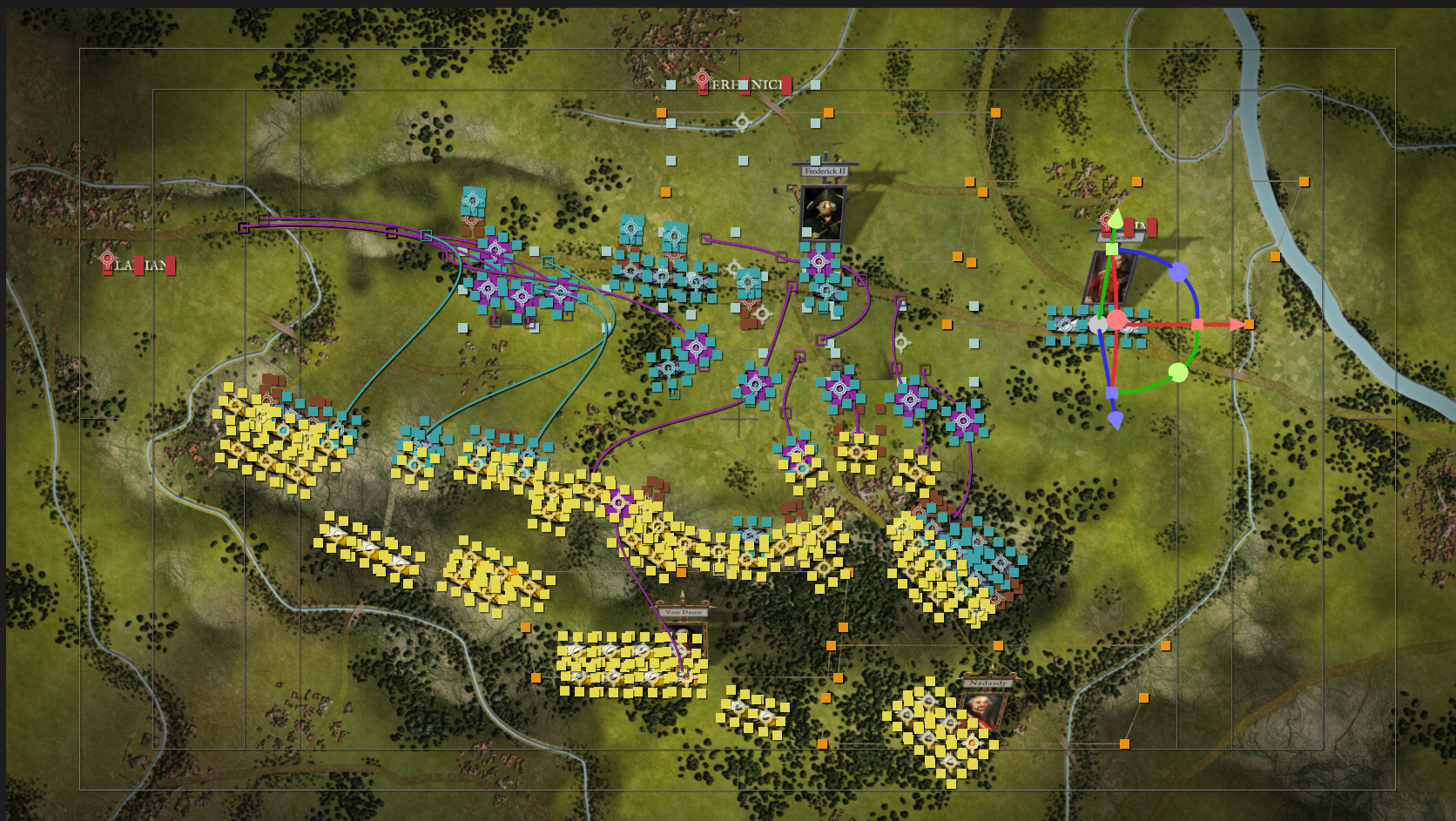Click the white crosshair marker below Erhenici

[742, 123]
